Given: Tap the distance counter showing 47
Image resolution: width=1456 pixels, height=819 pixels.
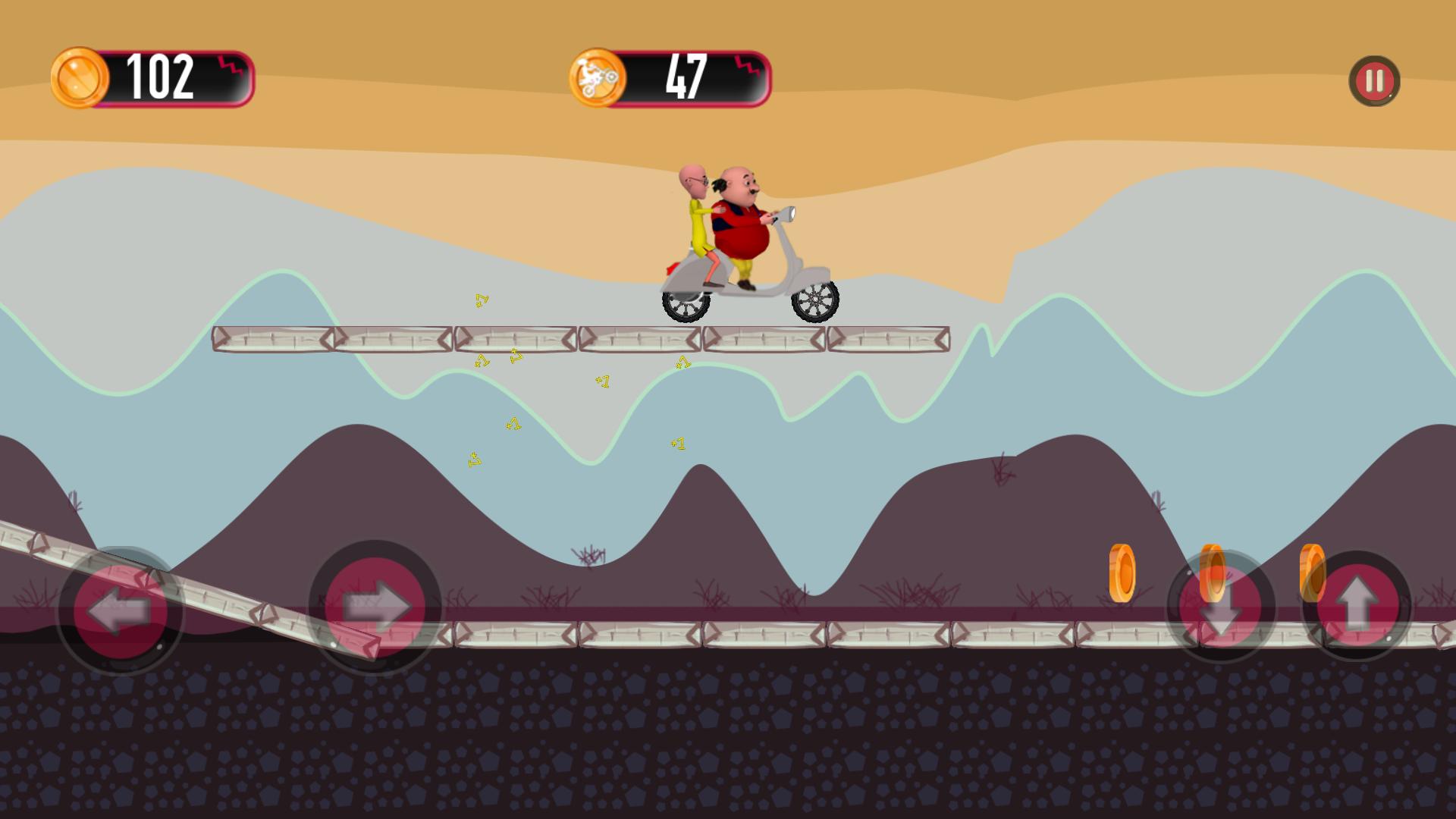Looking at the screenshot, I should [686, 77].
